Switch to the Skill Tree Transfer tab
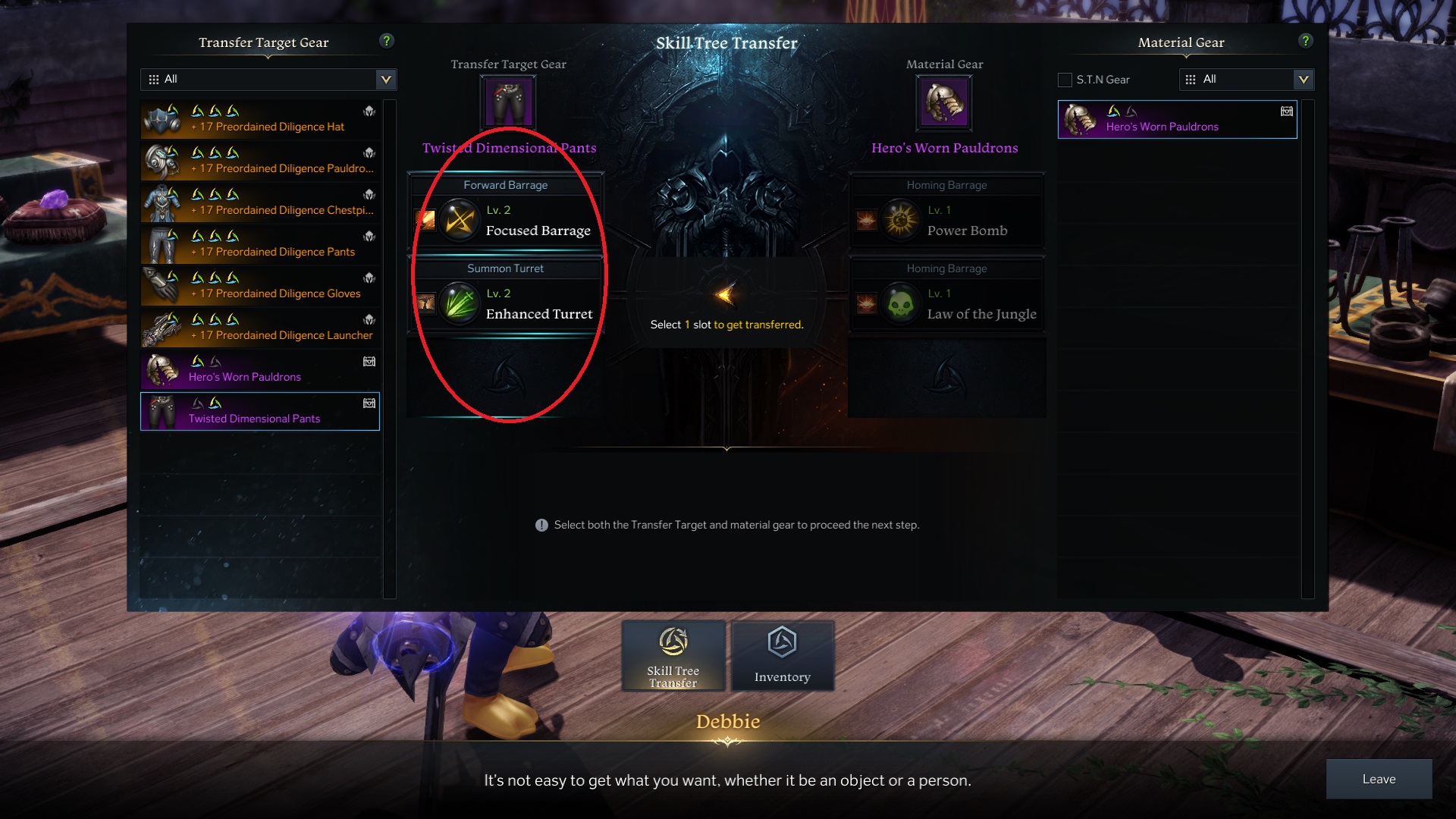Viewport: 1456px width, 819px height. 673,655
